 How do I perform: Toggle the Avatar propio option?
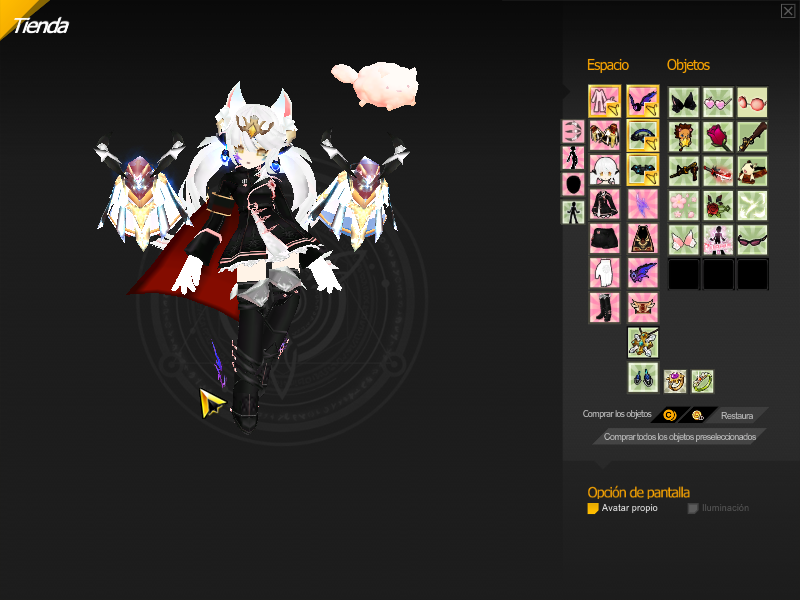click(x=593, y=508)
